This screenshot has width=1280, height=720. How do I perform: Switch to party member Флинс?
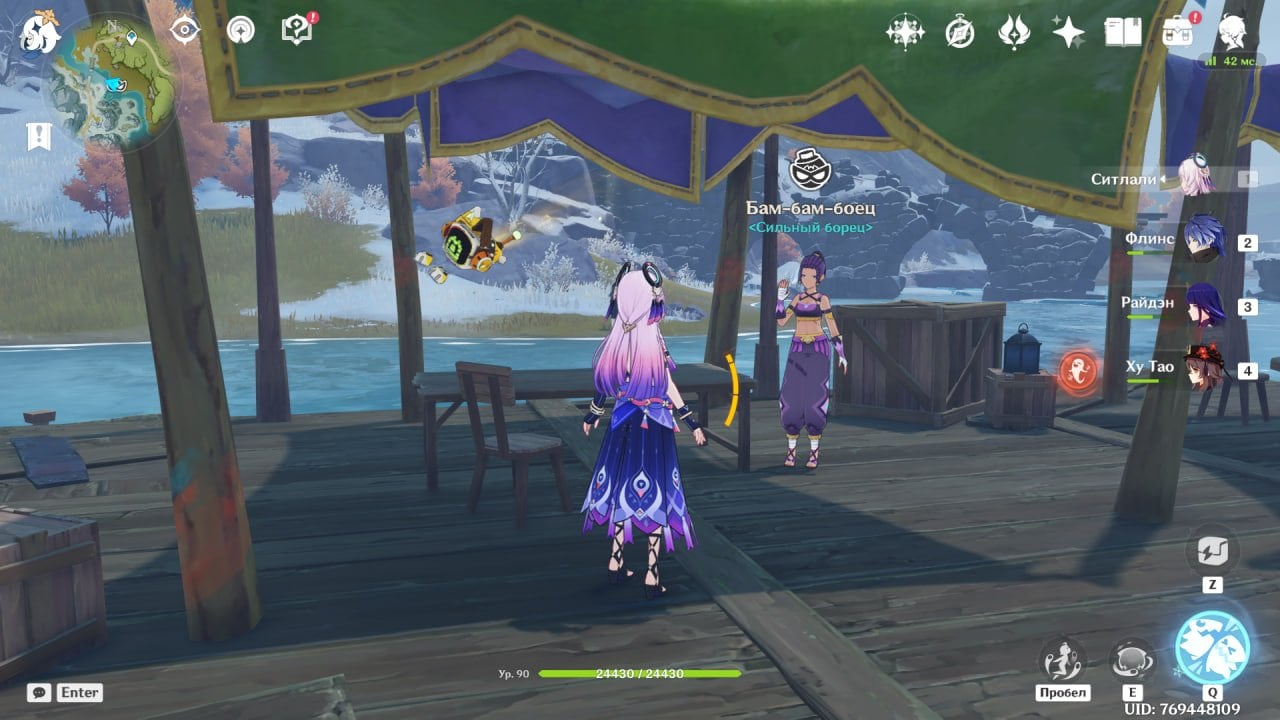tap(1203, 241)
